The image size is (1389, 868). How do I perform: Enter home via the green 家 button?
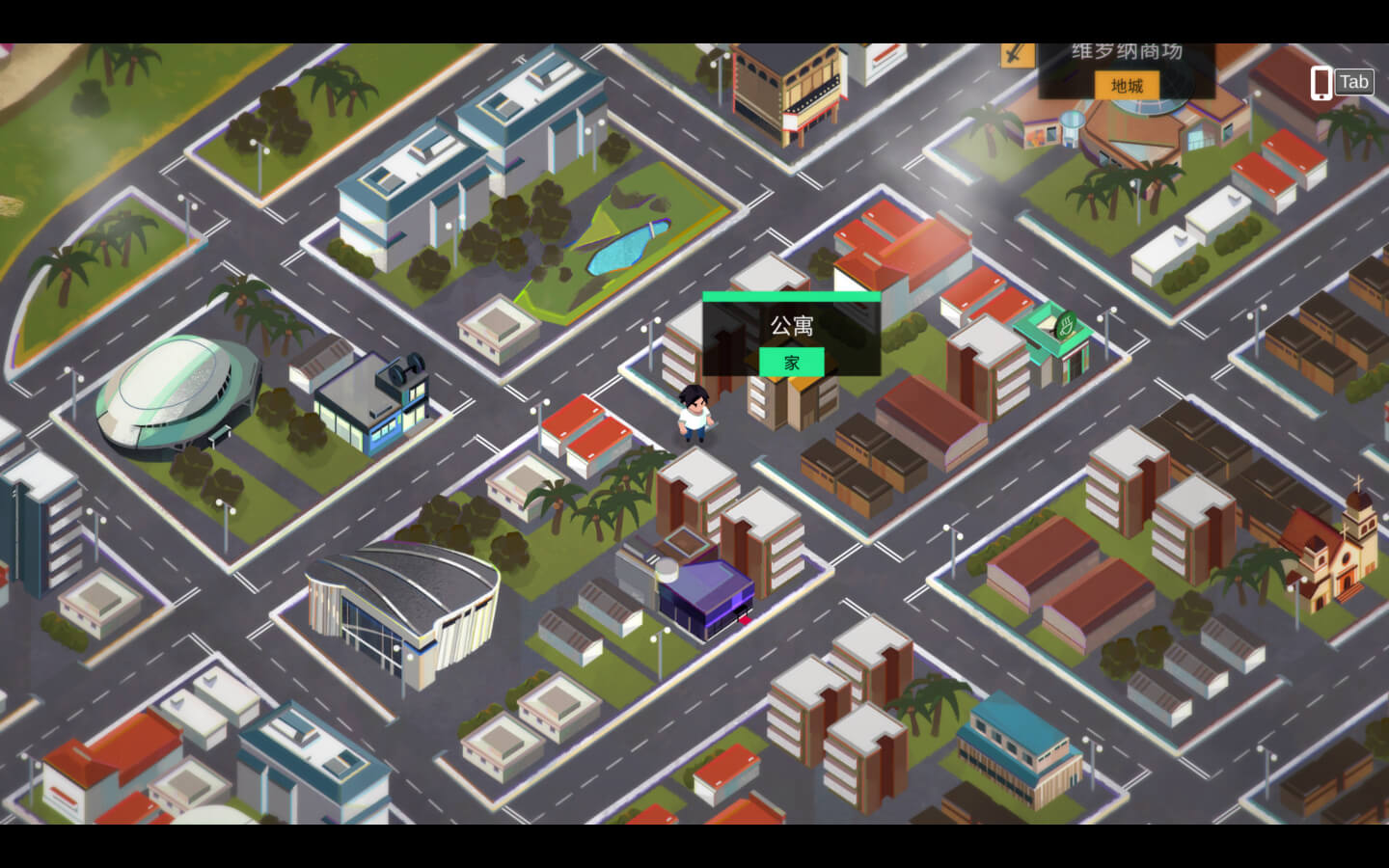tap(791, 363)
